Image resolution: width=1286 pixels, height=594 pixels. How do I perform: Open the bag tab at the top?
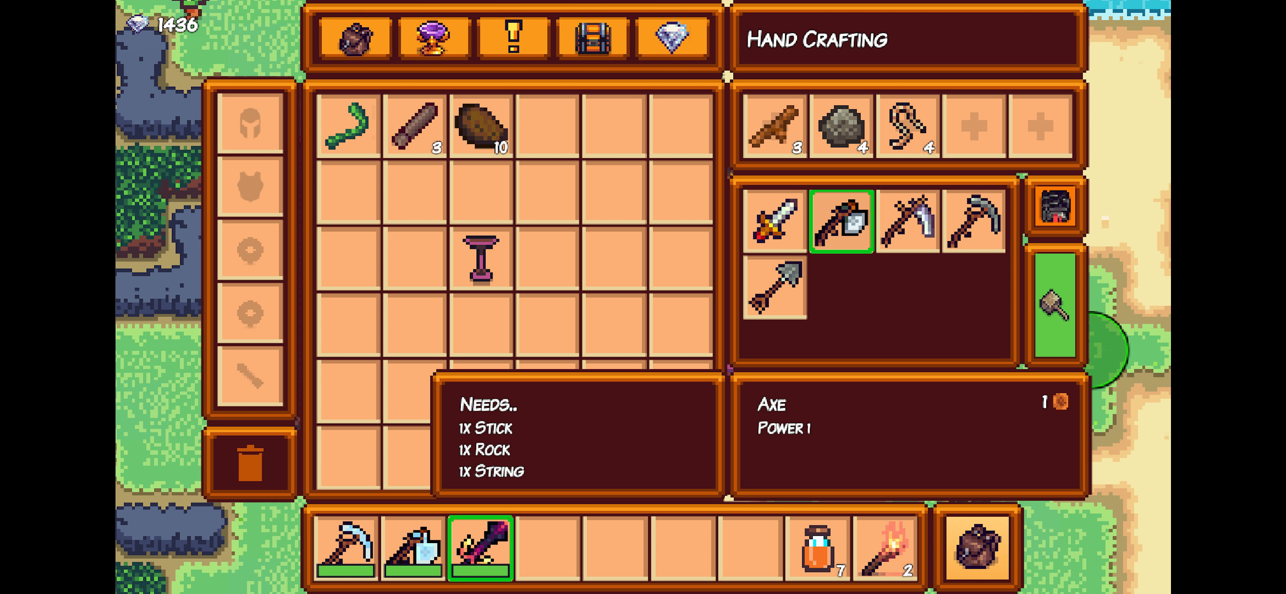tap(355, 39)
